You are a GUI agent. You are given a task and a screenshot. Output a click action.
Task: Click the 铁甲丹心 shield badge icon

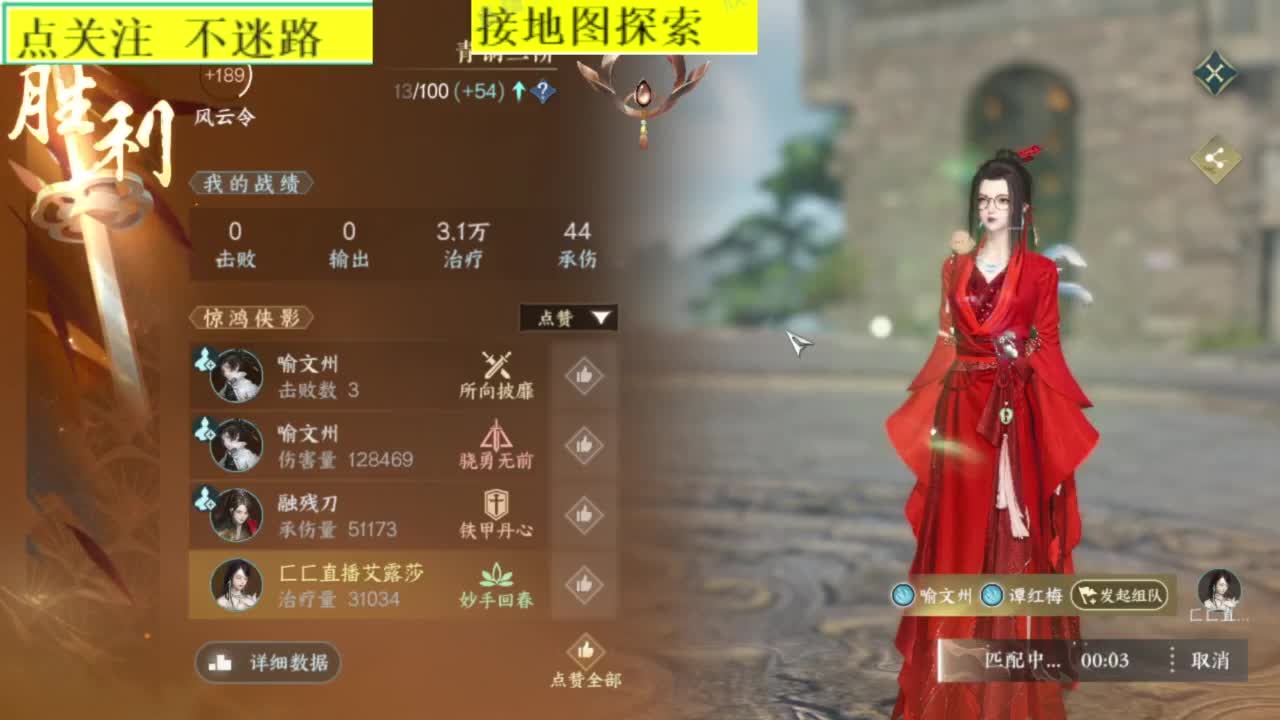(x=496, y=505)
